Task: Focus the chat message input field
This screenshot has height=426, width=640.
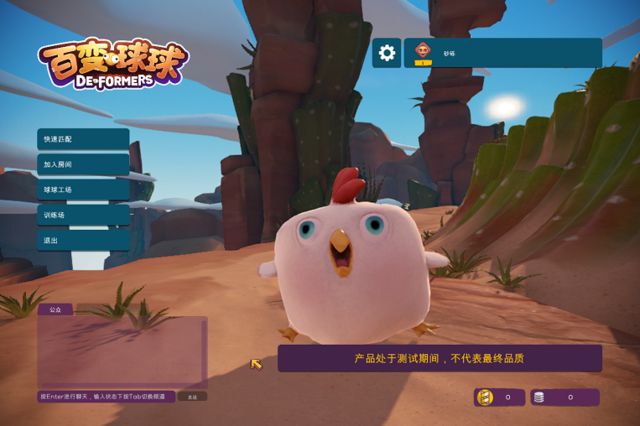Action: 107,397
